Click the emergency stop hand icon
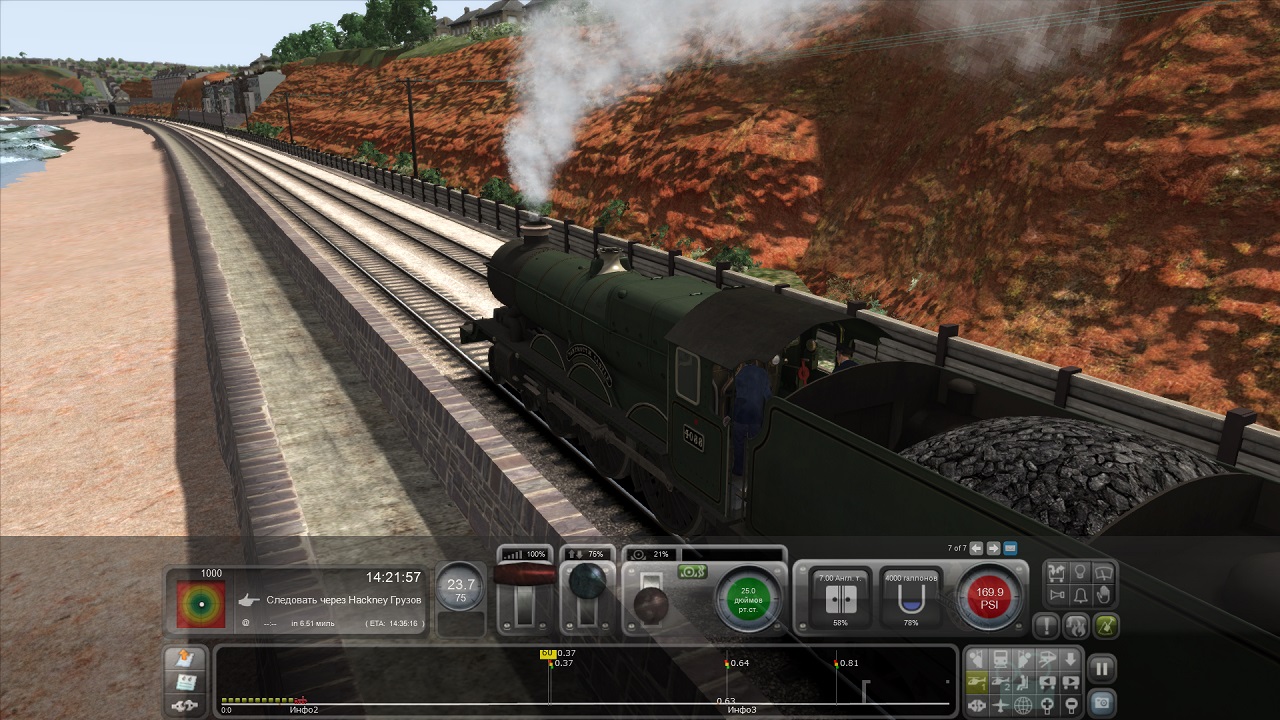Image resolution: width=1280 pixels, height=720 pixels. 1103,596
